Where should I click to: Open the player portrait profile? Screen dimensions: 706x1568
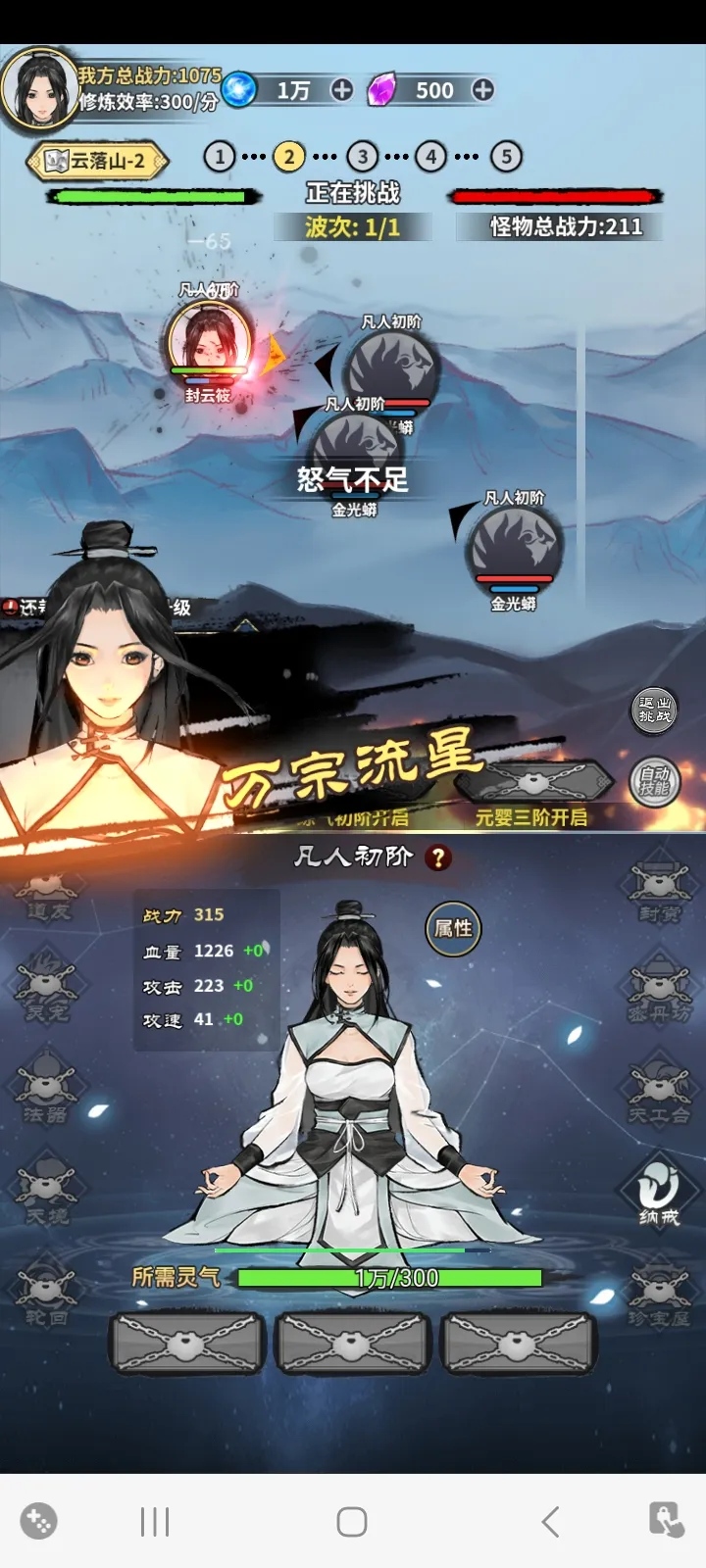pos(39,88)
